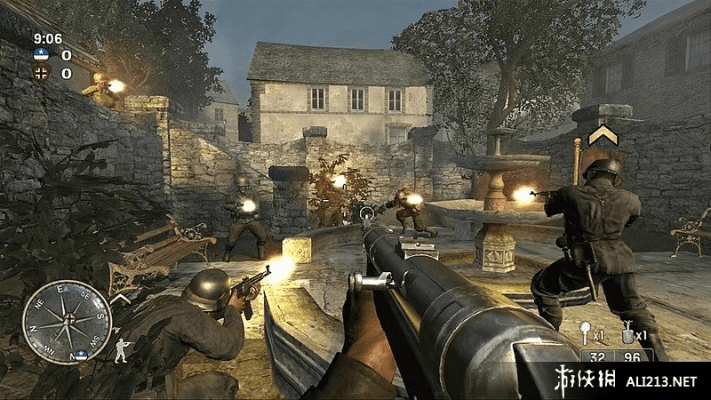Viewport: 711px width, 400px height.
Task: Select the Axis cross team icon
Action: pyautogui.click(x=40, y=73)
